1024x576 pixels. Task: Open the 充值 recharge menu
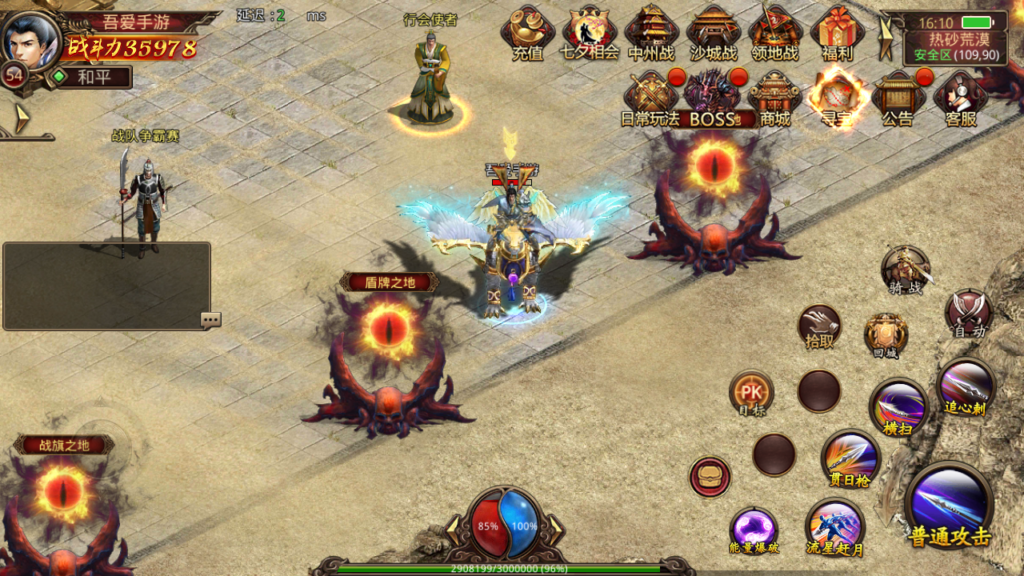click(x=528, y=33)
